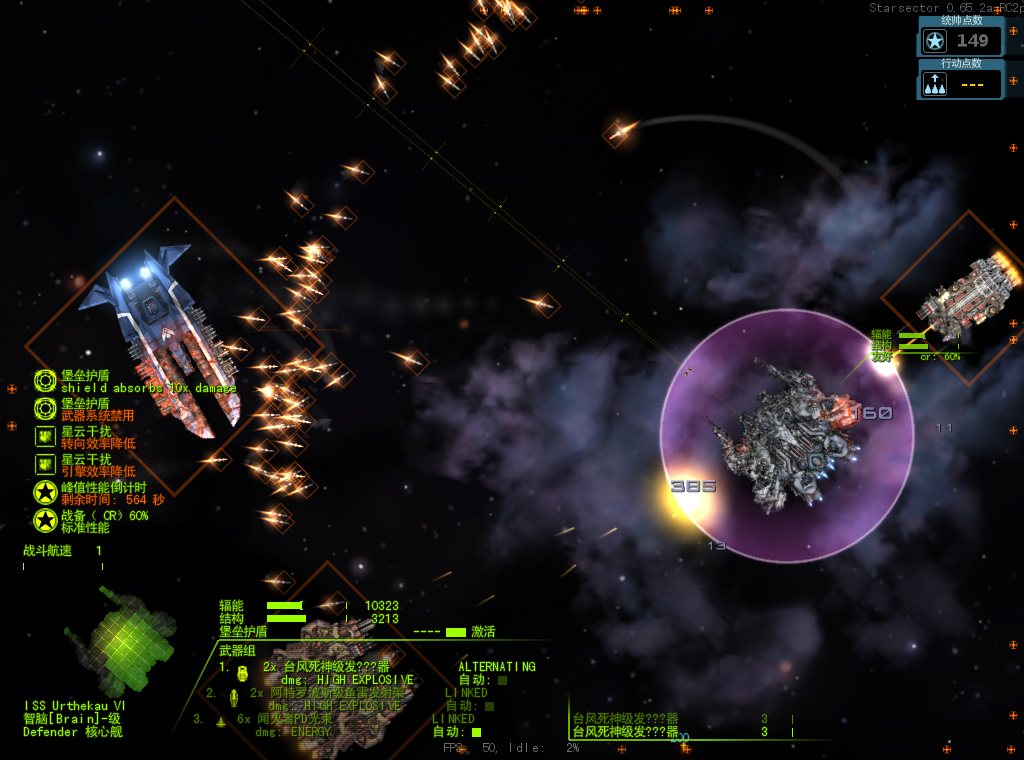Toggle autofire for weapon group 1
The image size is (1024, 760).
[502, 680]
